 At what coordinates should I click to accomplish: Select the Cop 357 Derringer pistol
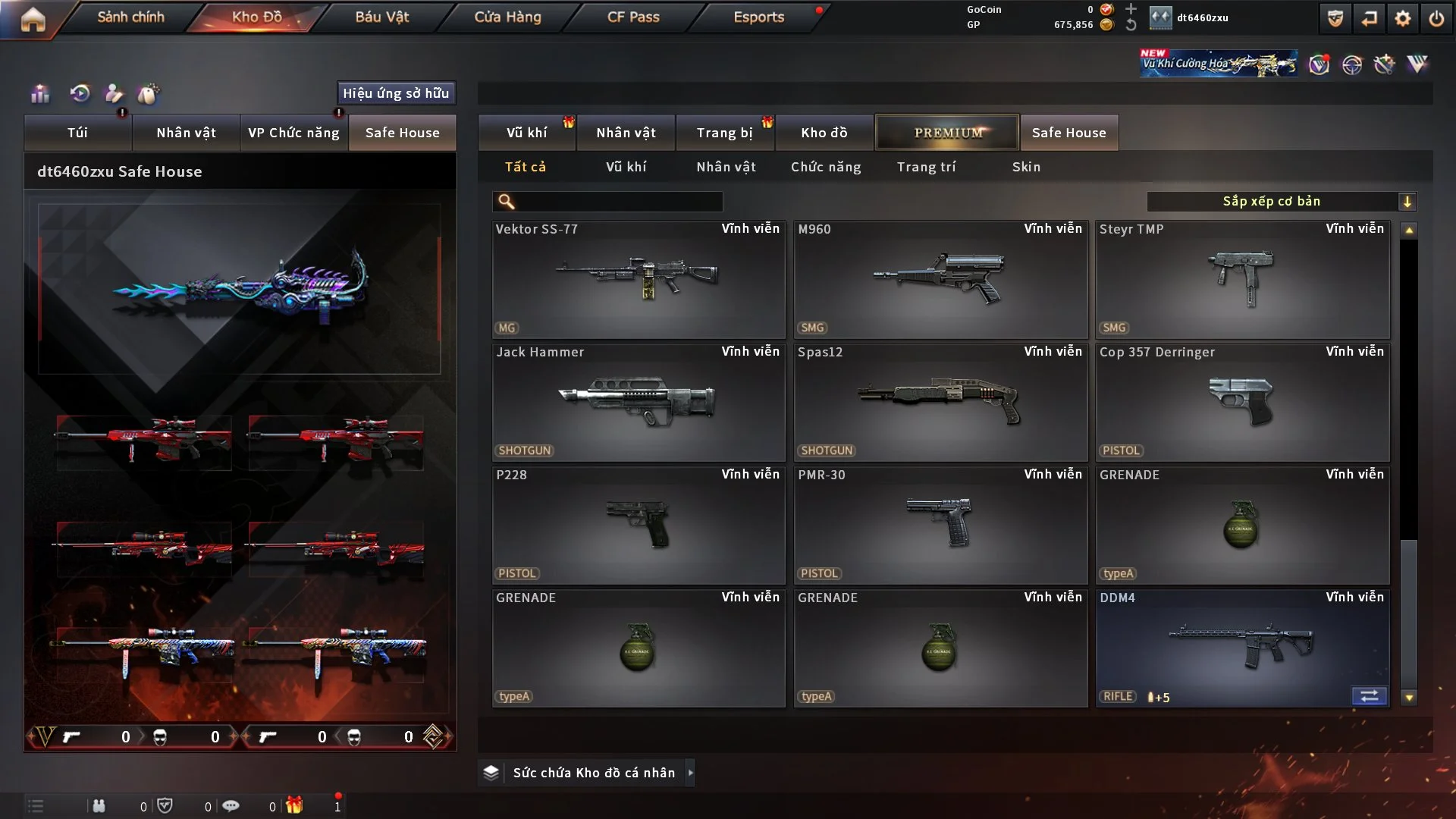(x=1242, y=403)
